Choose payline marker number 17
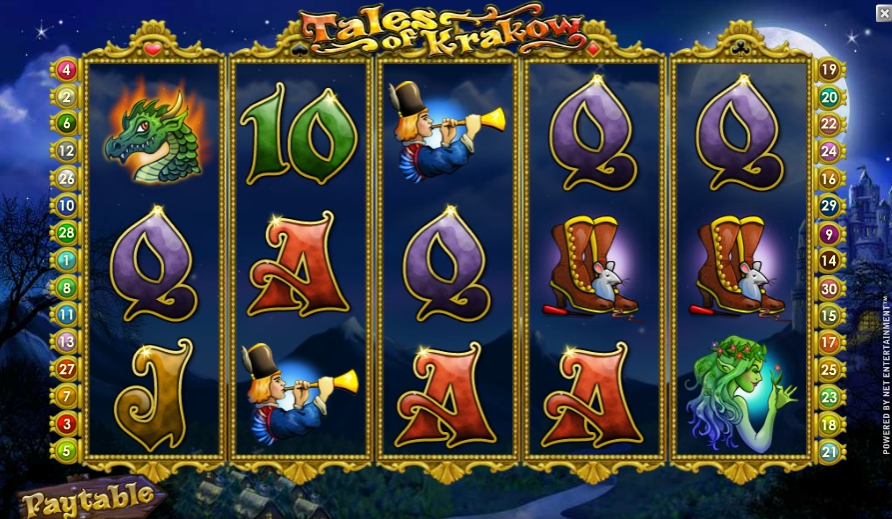This screenshot has width=892, height=519. [829, 342]
